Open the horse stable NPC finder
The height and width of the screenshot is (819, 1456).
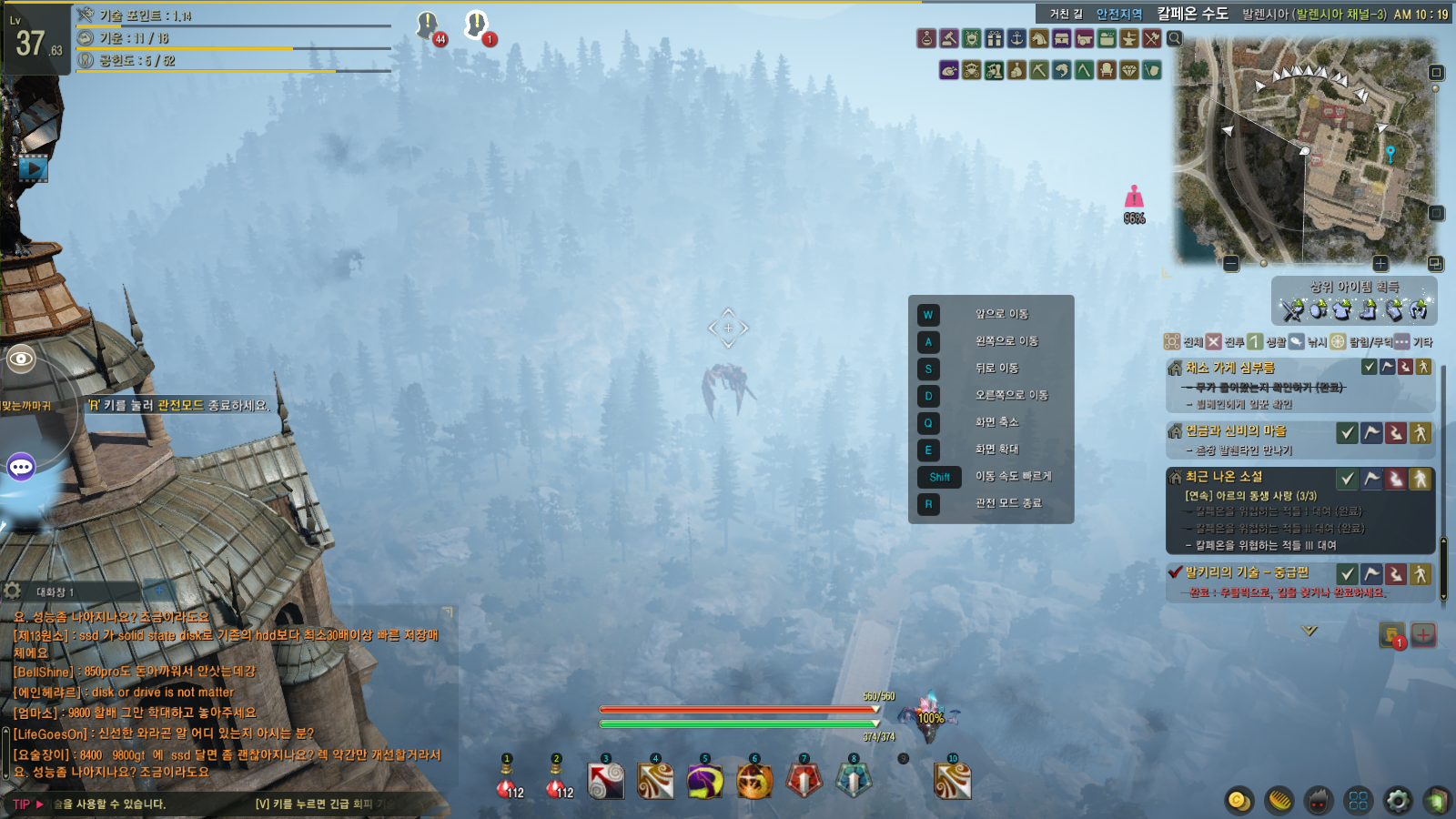point(1039,38)
